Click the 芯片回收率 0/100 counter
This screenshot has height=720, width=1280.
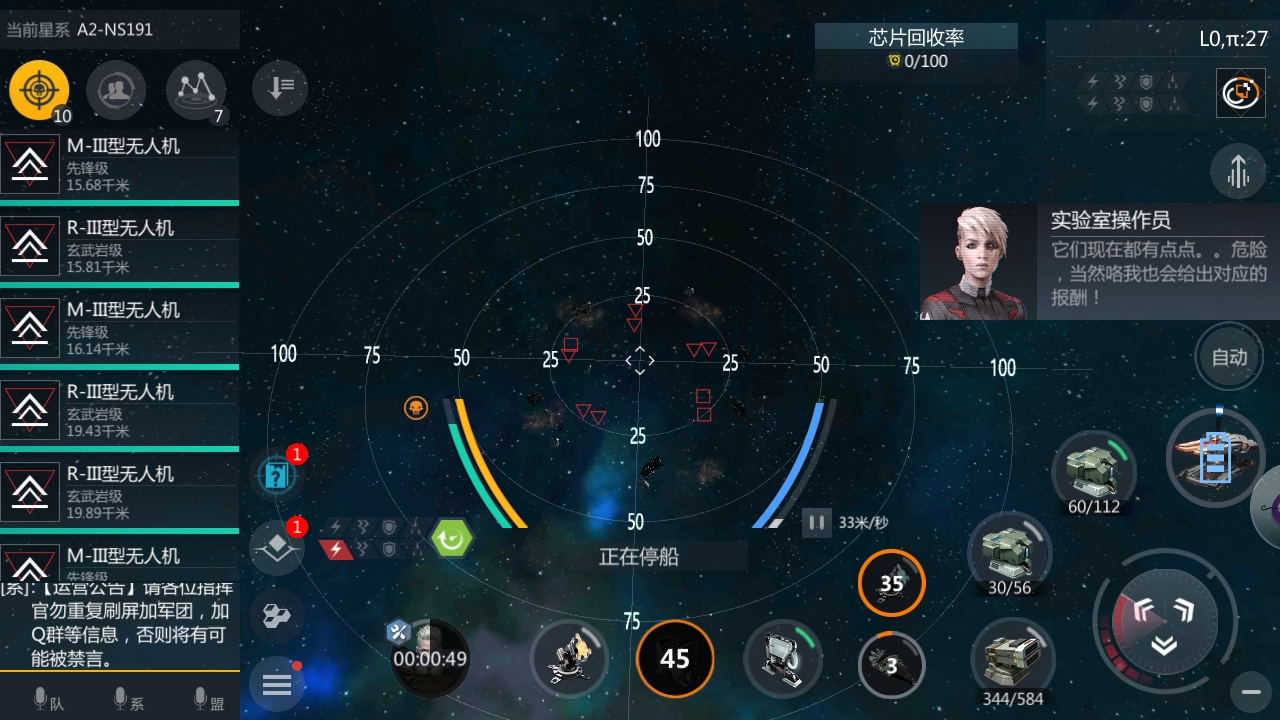pos(916,49)
